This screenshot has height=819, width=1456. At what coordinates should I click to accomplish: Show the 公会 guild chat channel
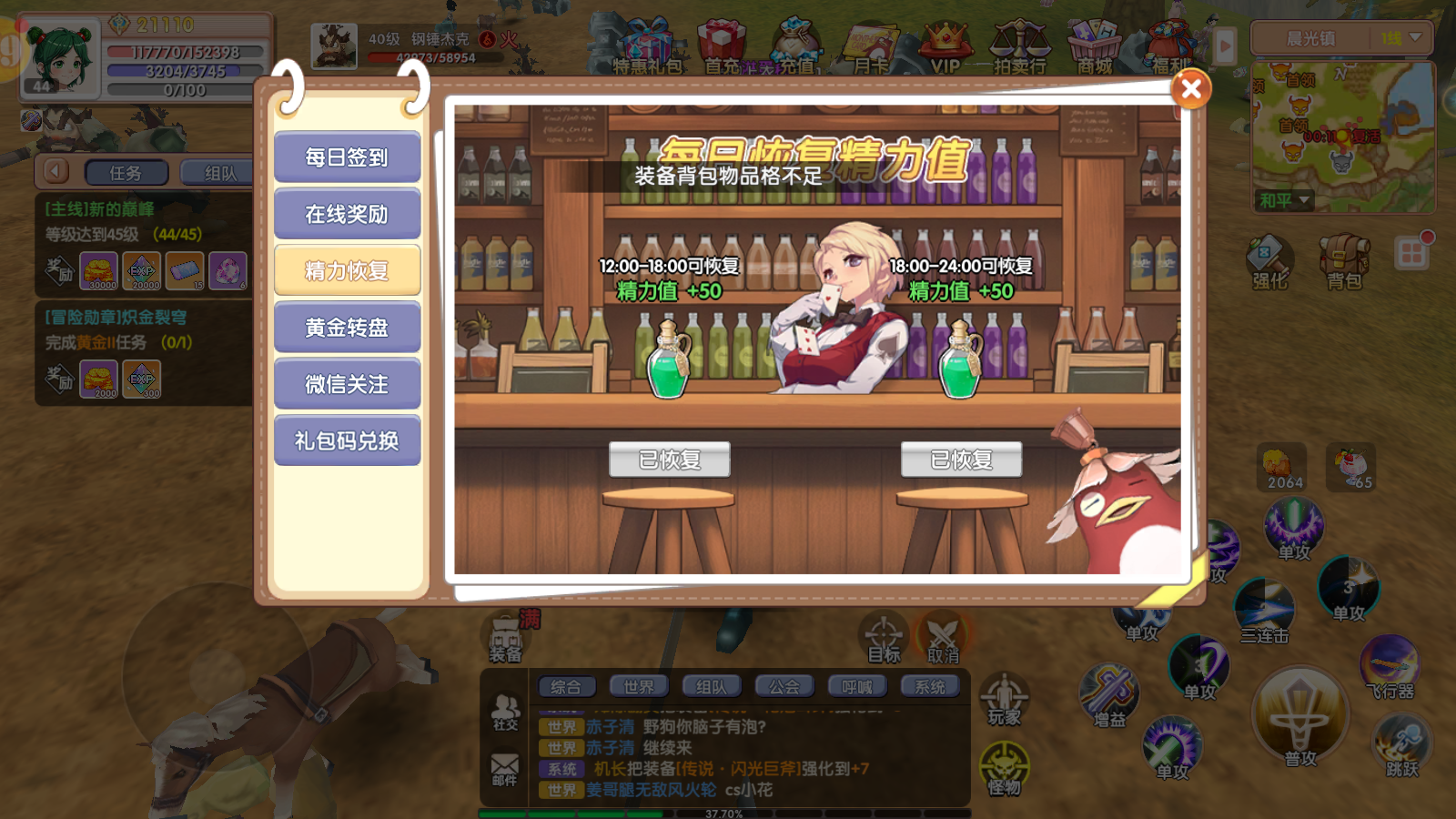pos(784,687)
